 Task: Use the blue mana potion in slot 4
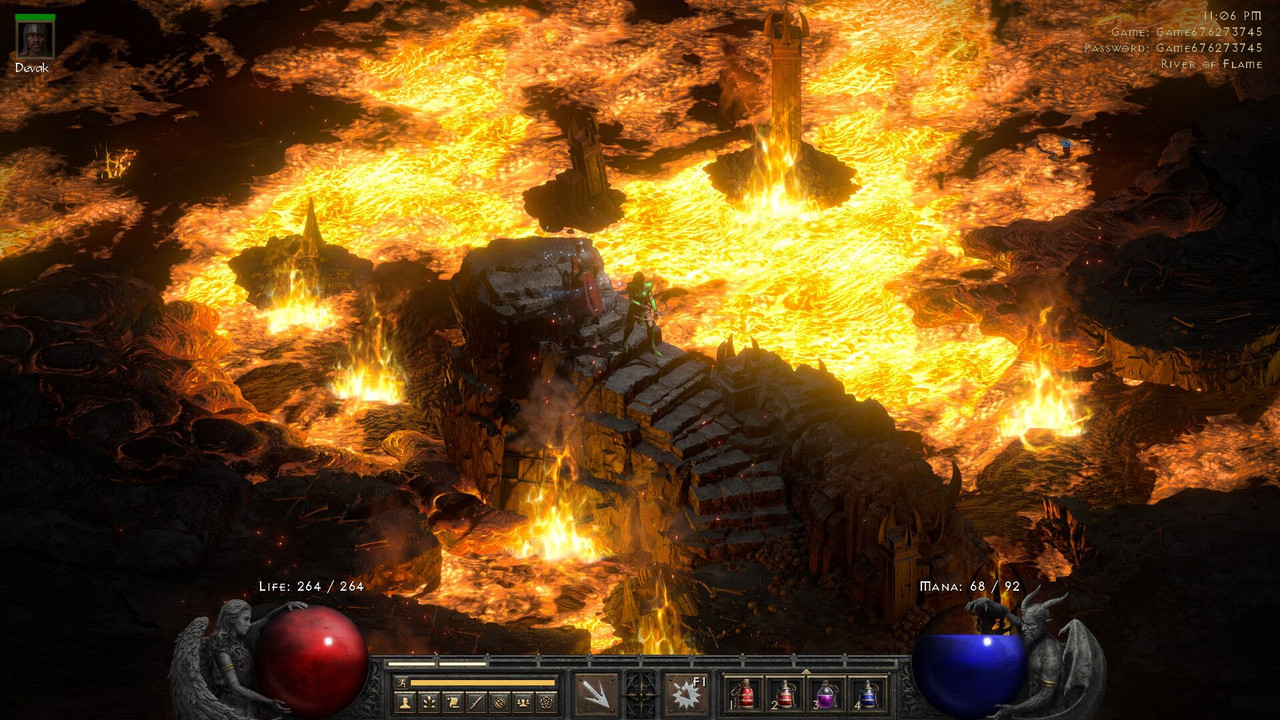[x=867, y=694]
